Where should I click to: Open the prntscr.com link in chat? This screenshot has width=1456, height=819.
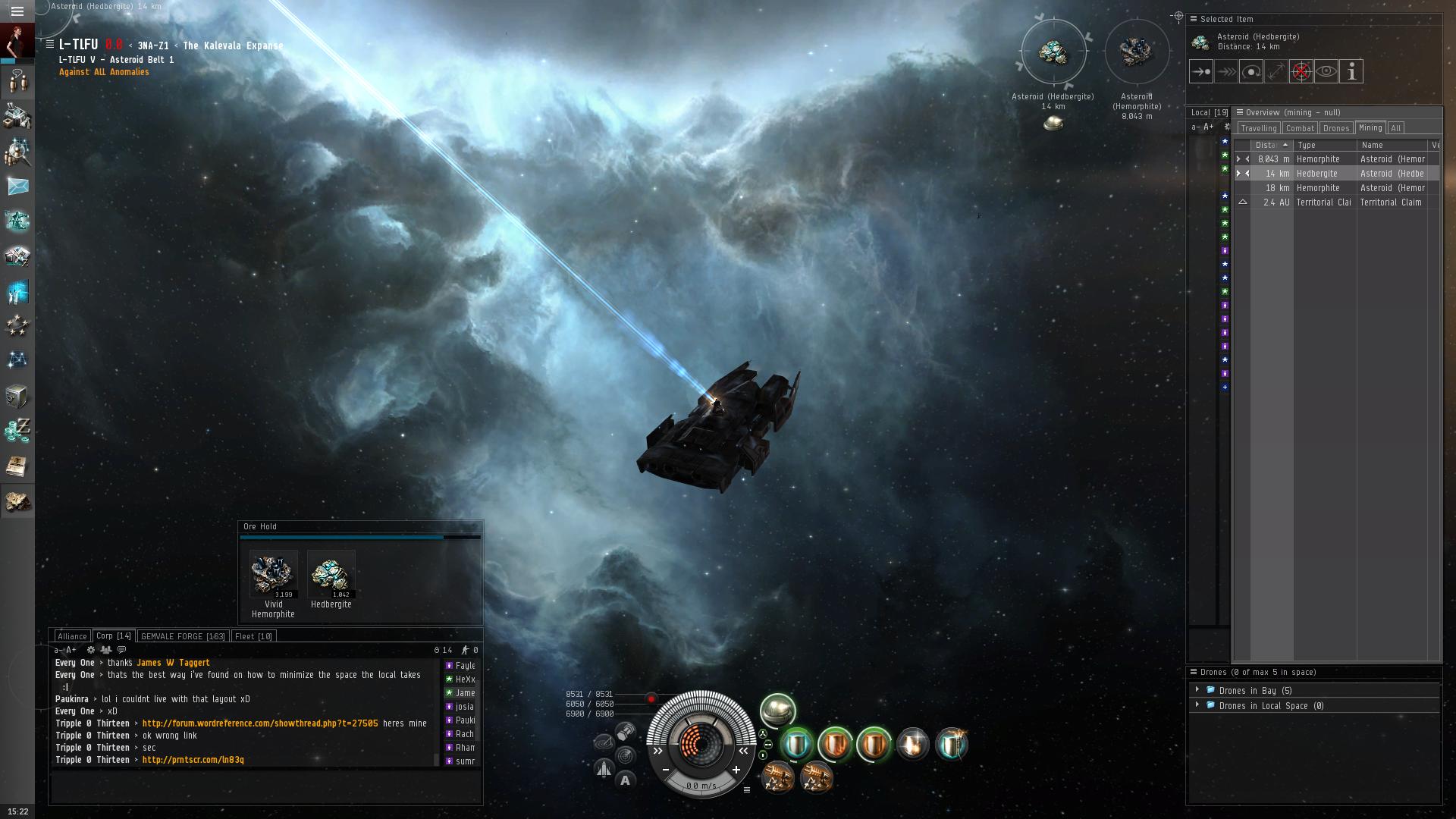[x=193, y=760]
